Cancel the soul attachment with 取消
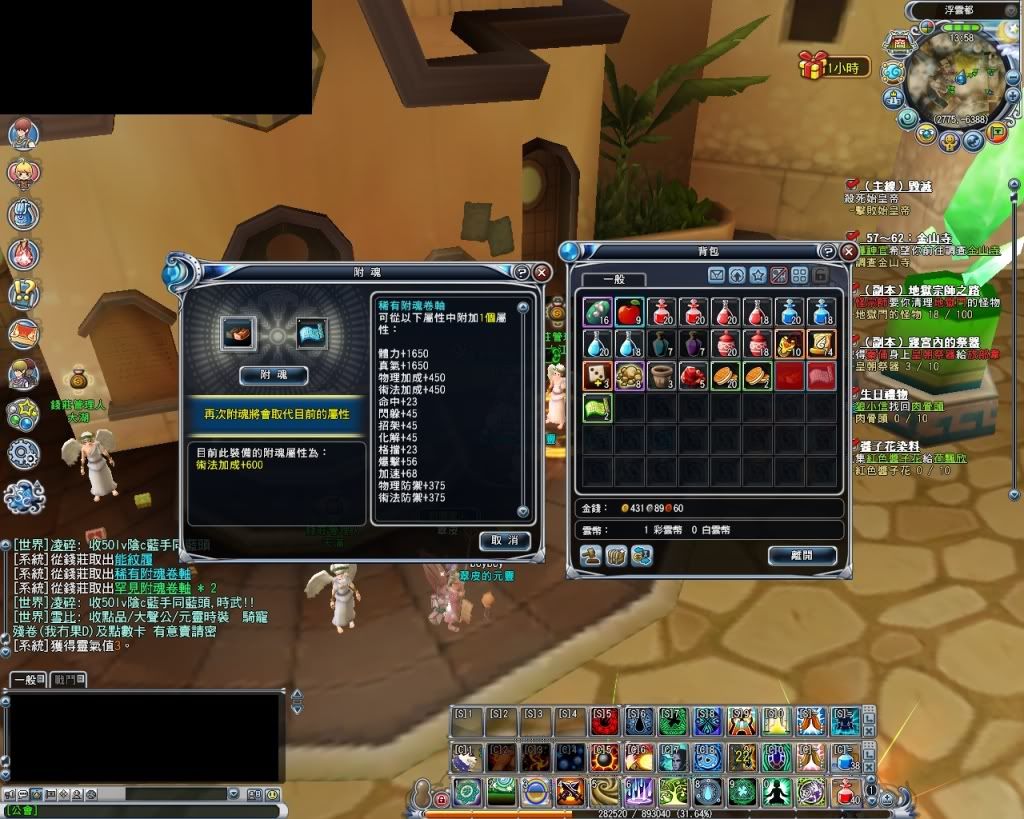The image size is (1024, 819). (x=504, y=540)
